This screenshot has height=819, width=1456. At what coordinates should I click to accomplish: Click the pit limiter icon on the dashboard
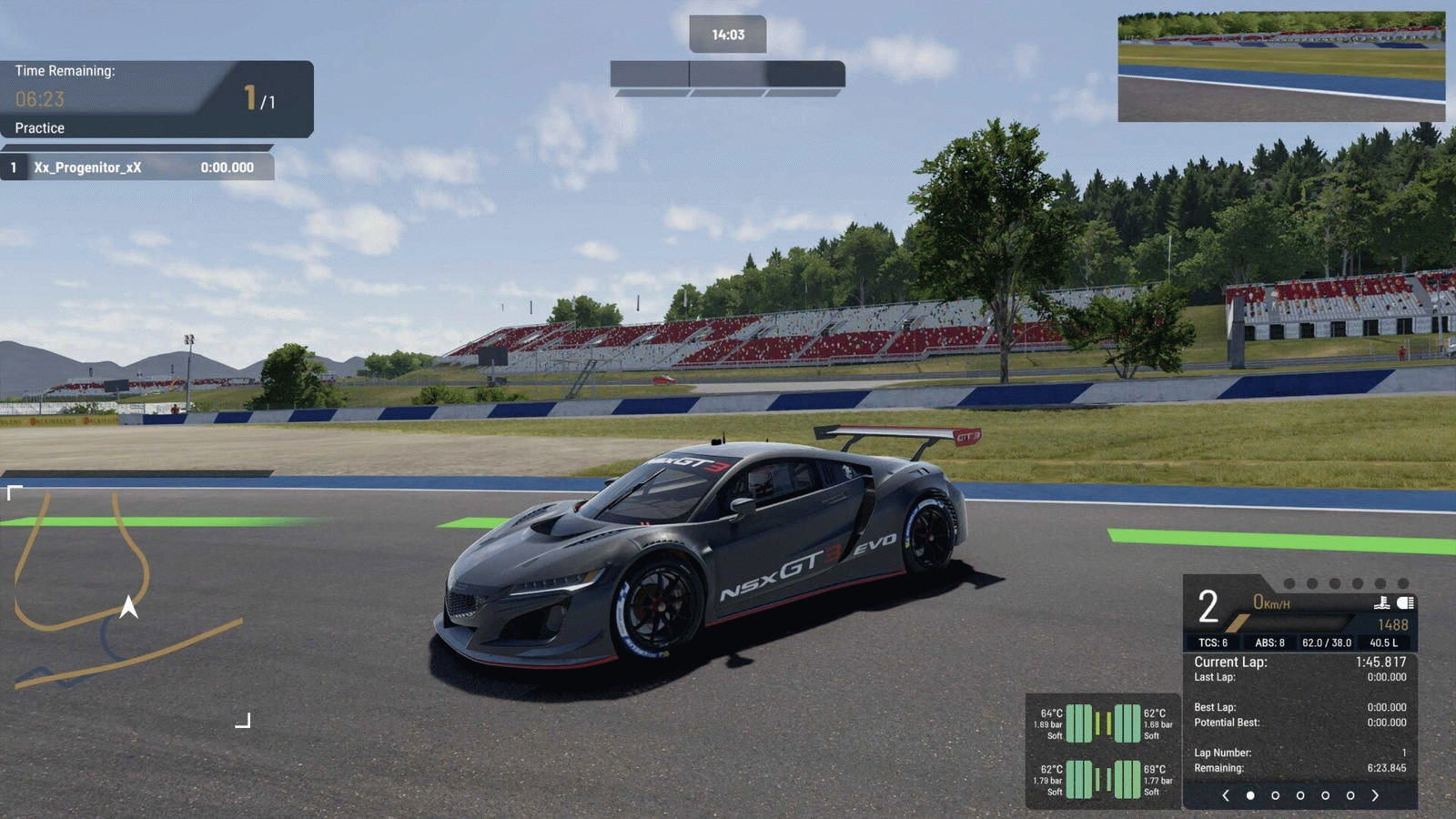tap(1383, 602)
